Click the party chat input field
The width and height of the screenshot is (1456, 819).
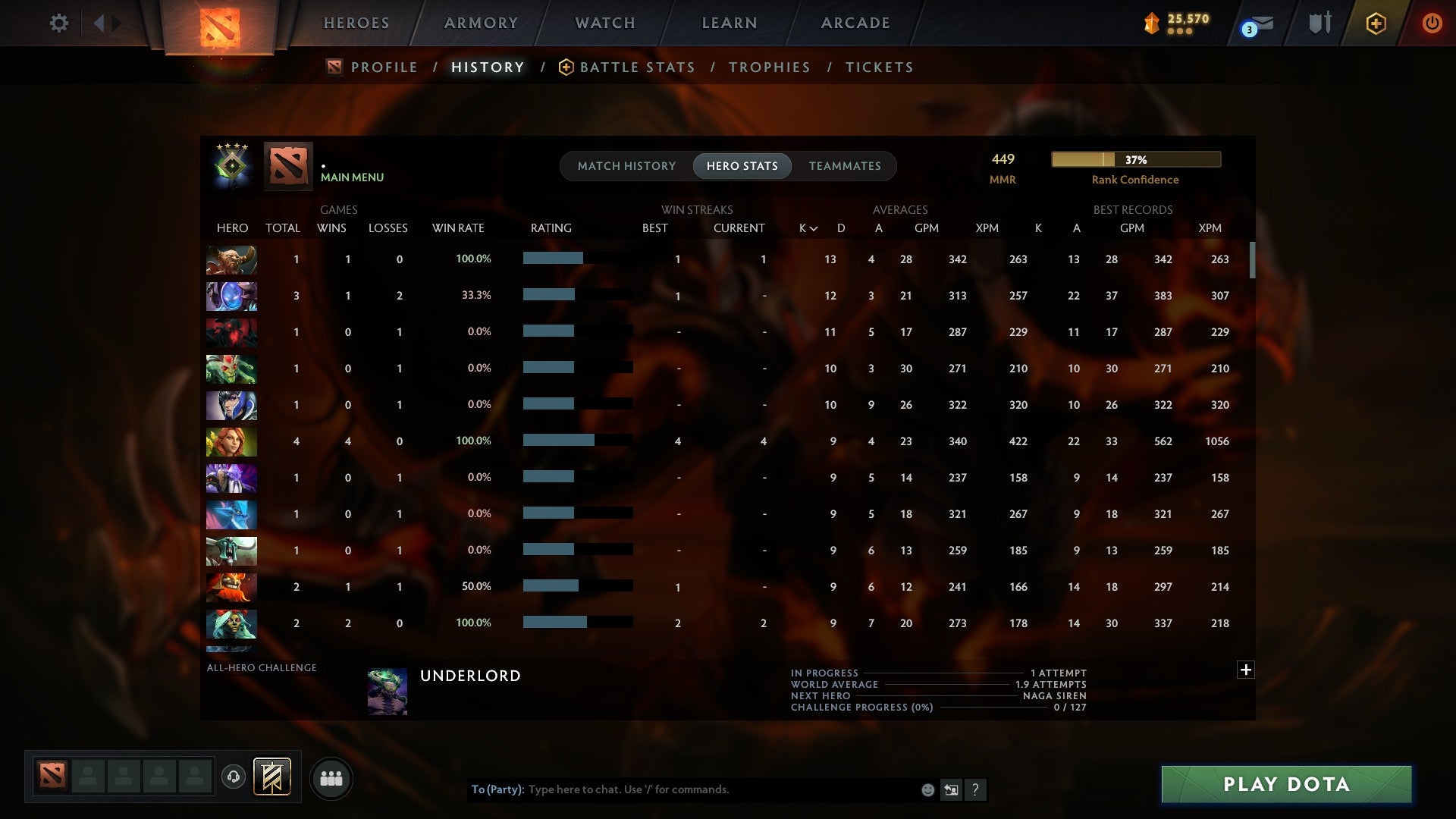tap(682, 789)
